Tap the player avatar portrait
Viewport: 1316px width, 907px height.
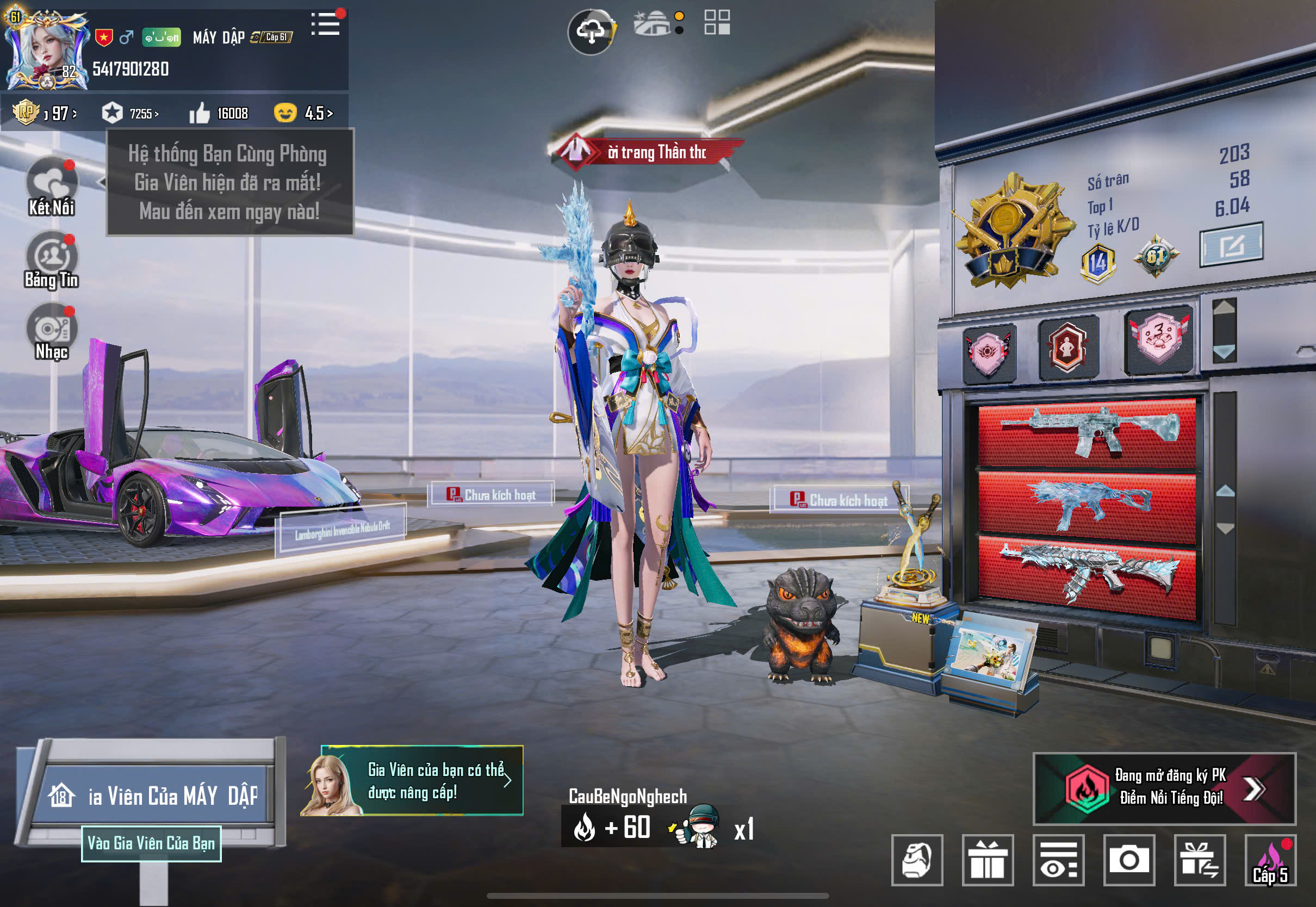[47, 50]
